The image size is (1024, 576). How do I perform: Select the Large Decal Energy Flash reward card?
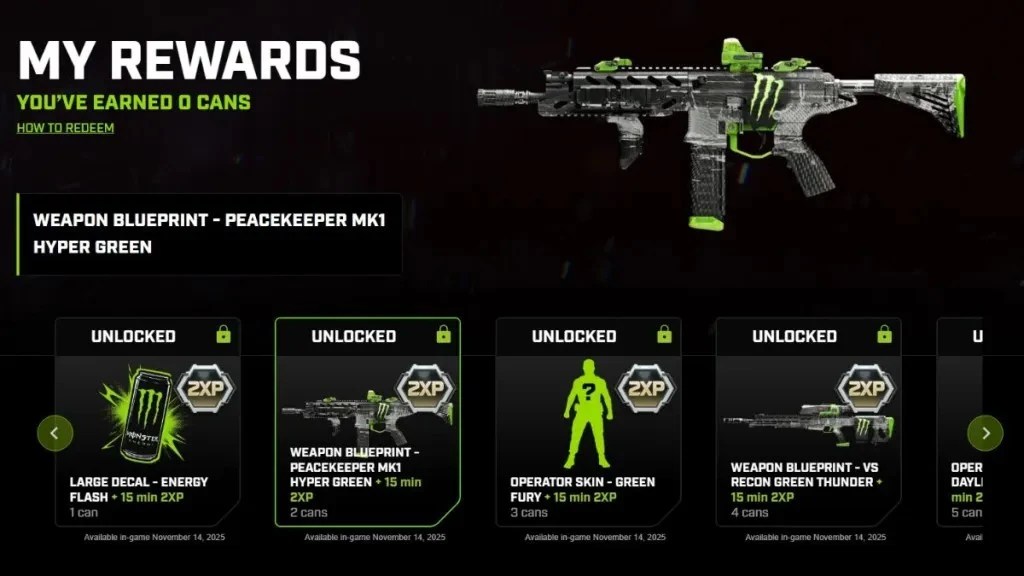coord(147,422)
